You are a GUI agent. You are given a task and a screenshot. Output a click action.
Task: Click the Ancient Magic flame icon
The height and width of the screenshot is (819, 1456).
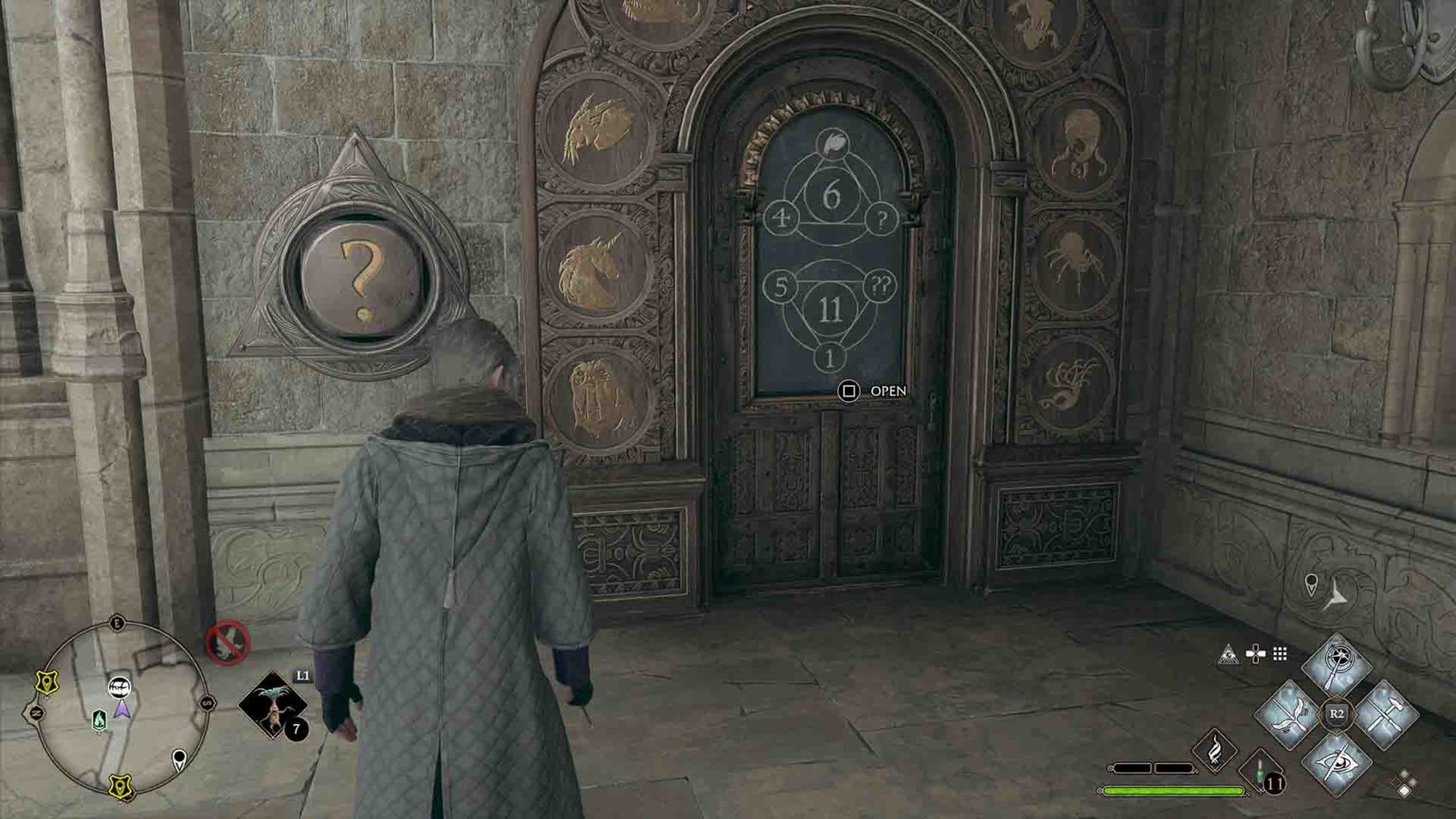(1213, 748)
